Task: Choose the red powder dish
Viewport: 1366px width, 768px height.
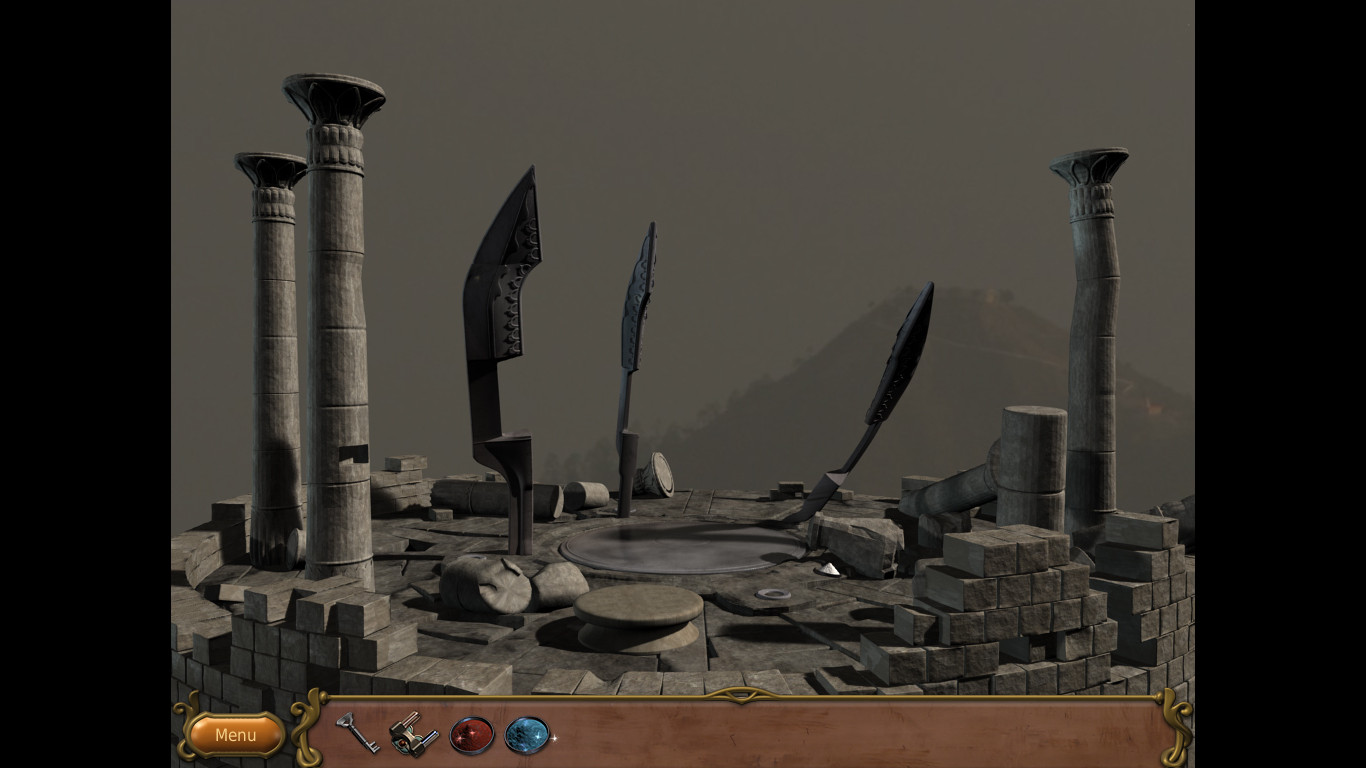Action: click(472, 735)
